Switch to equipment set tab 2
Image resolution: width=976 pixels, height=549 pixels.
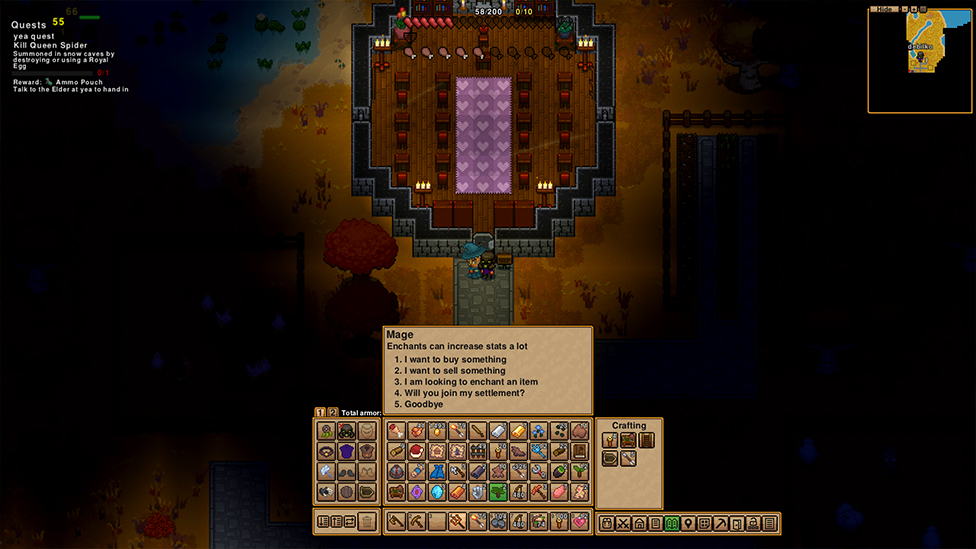(333, 412)
